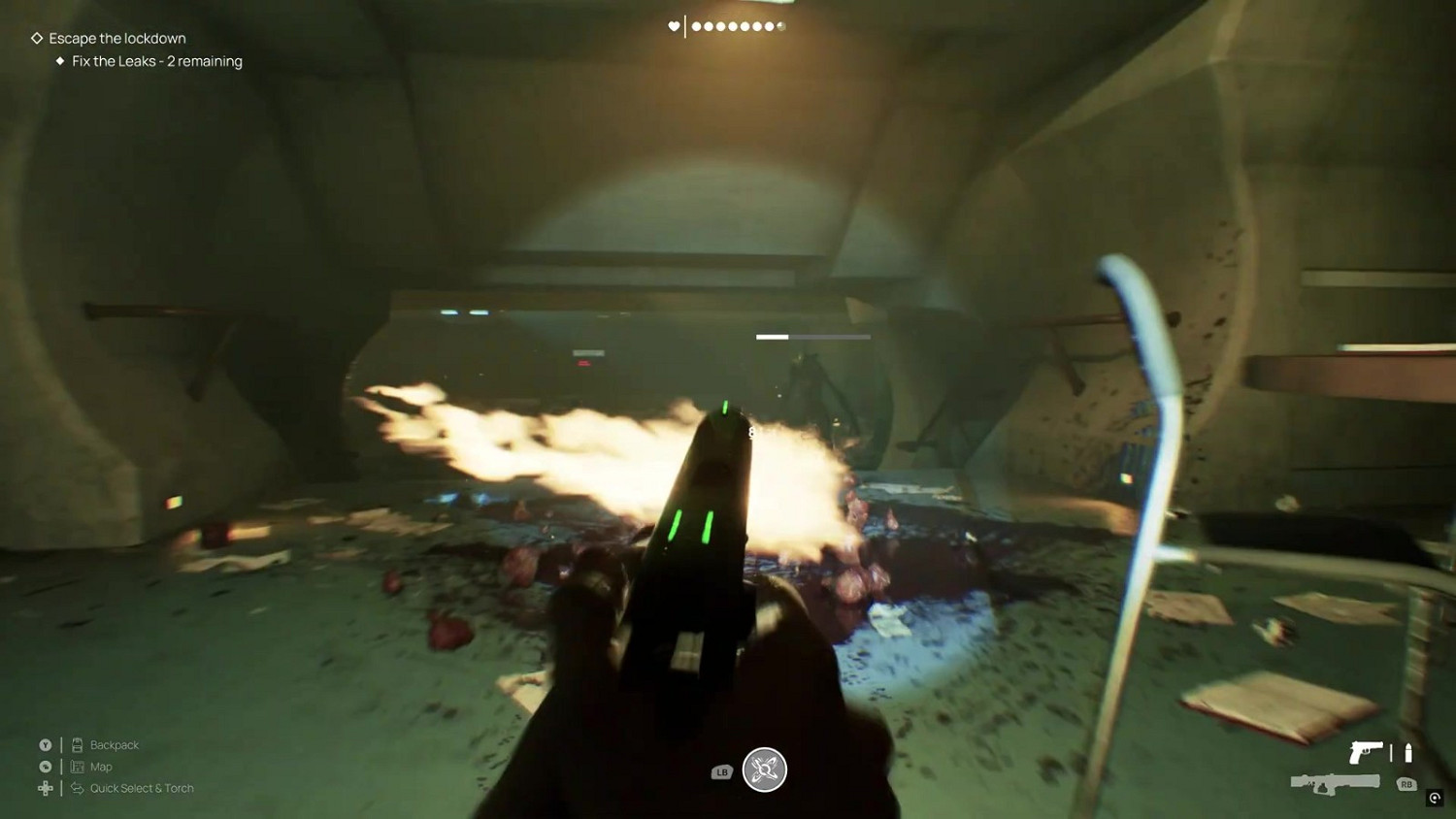The height and width of the screenshot is (819, 1456).
Task: Expand the Escape the lockdown objective diamond
Action: [x=36, y=38]
